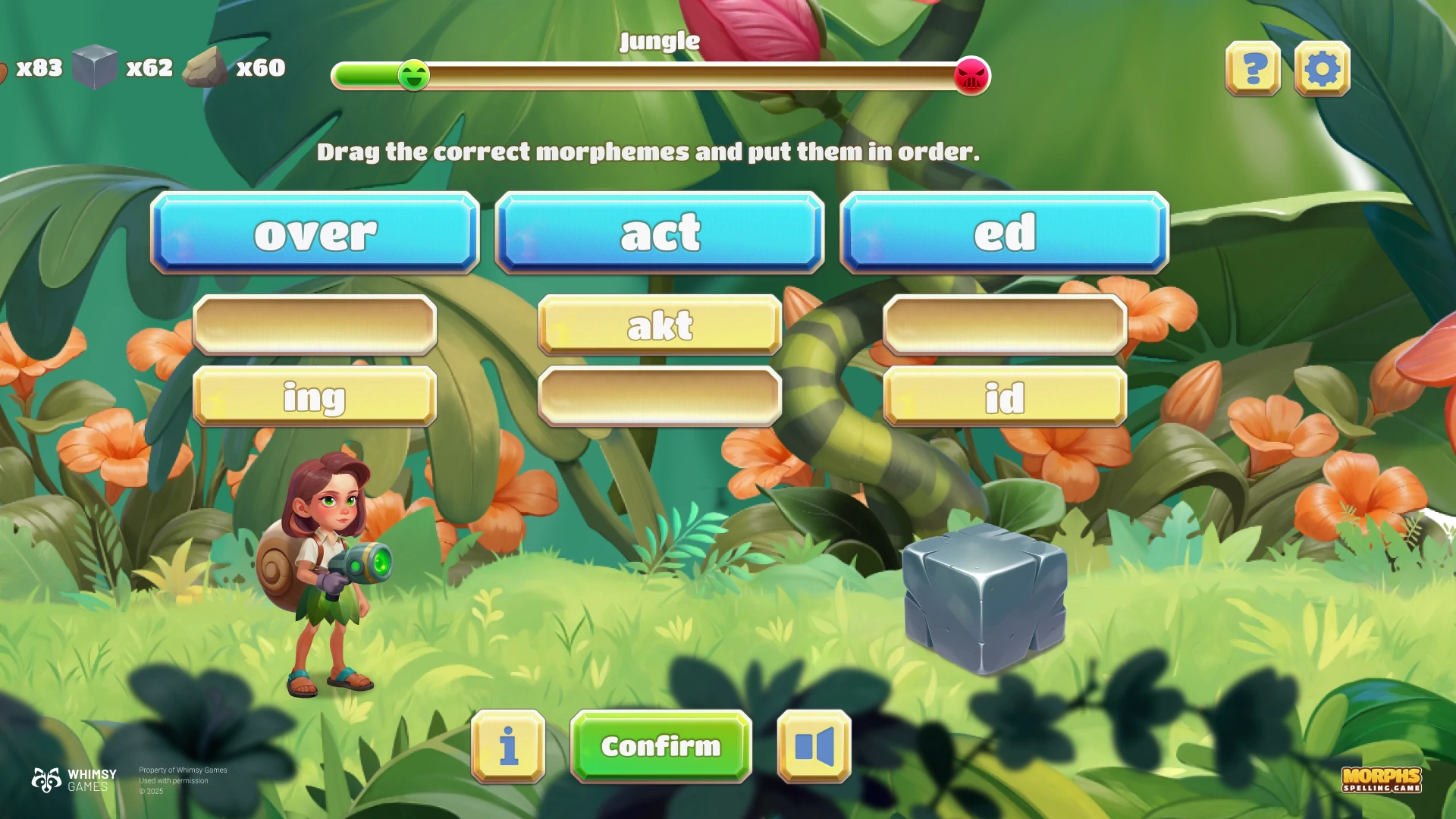Select the blue "over" morpheme tile
This screenshot has width=1456, height=819.
click(x=315, y=233)
